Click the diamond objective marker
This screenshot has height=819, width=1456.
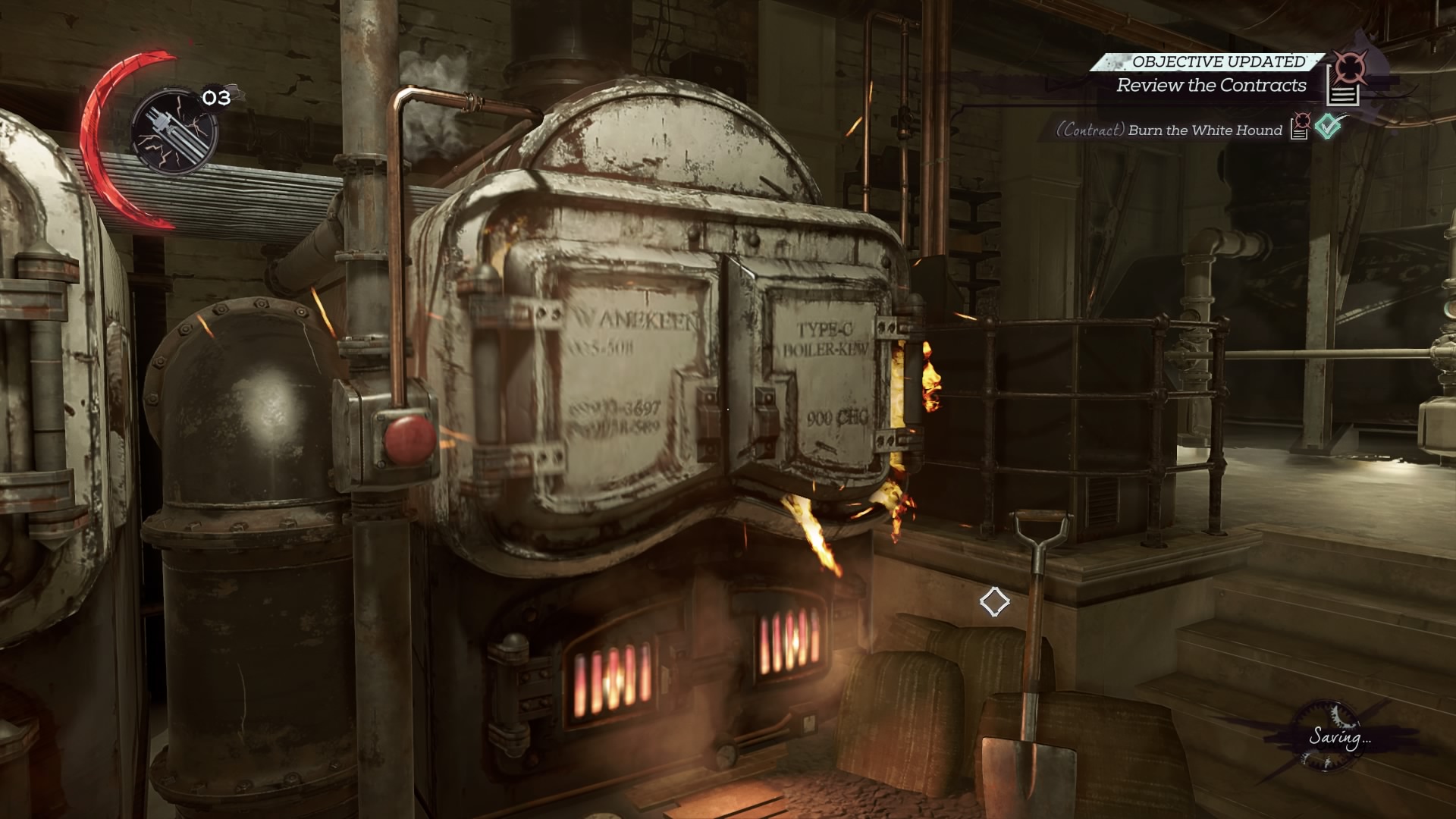point(994,602)
